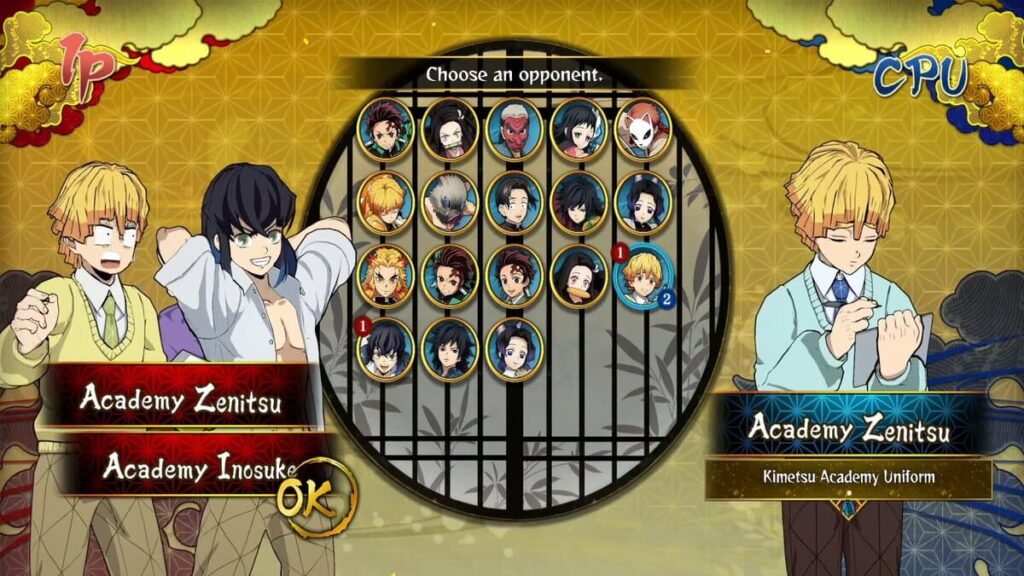Select Sabito wearing the white fox mask
Screen dimensions: 1024x576
[643, 129]
